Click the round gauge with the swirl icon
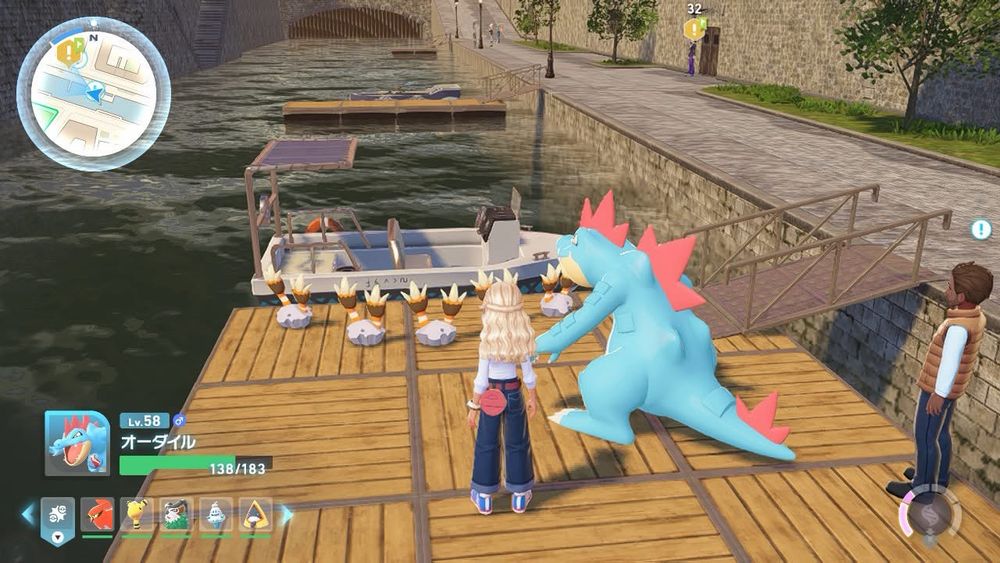 (932, 514)
